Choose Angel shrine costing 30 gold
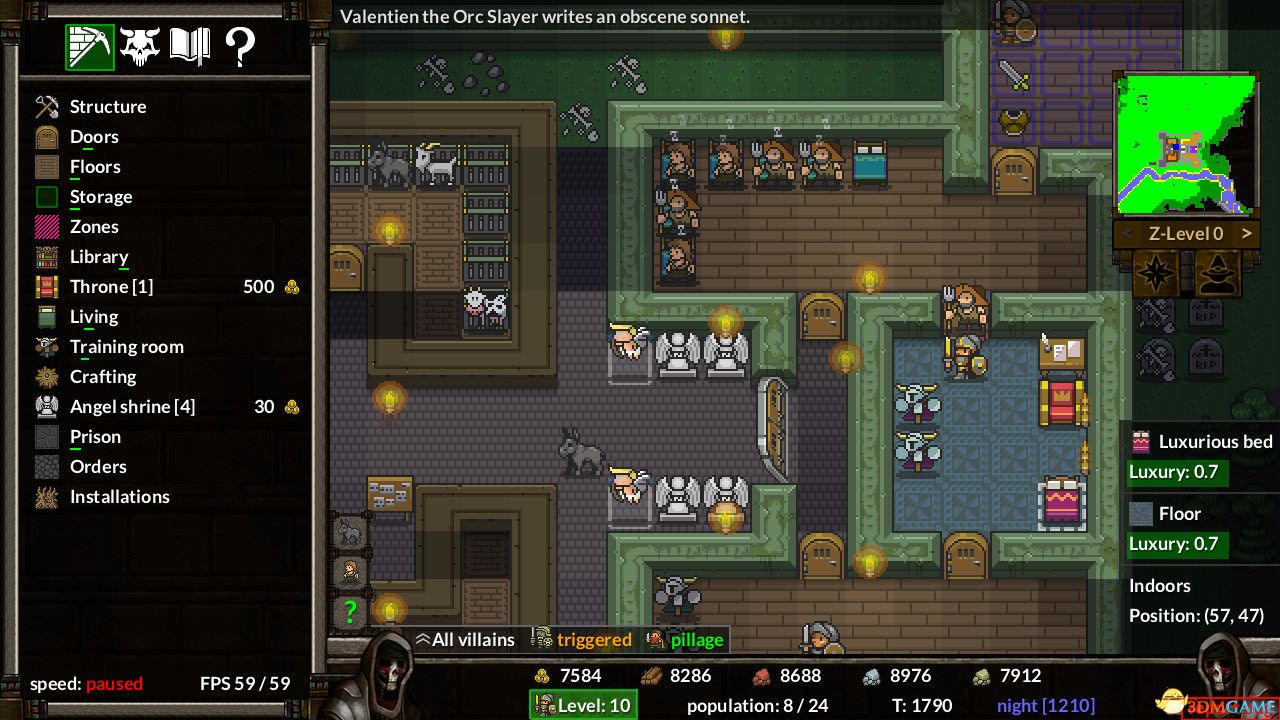This screenshot has height=720, width=1280. [x=132, y=407]
